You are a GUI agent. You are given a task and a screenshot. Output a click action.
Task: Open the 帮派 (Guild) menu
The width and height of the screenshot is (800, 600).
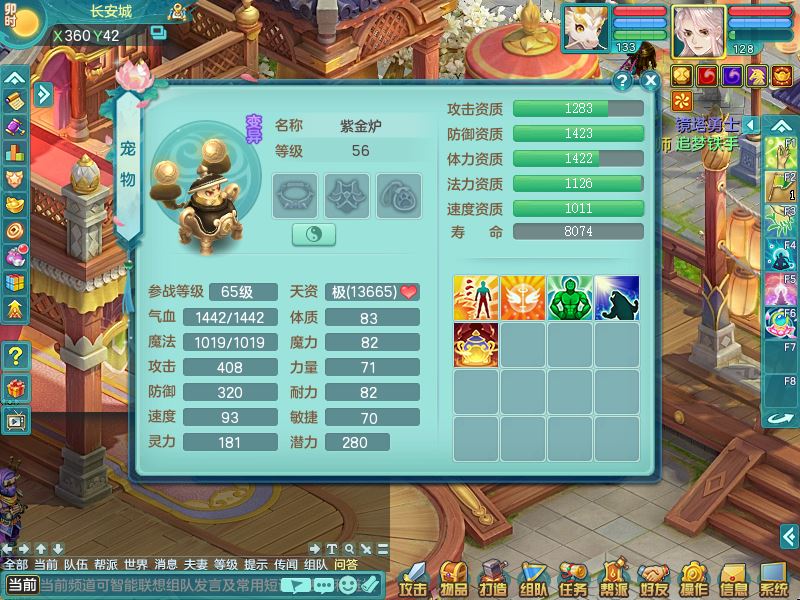613,579
